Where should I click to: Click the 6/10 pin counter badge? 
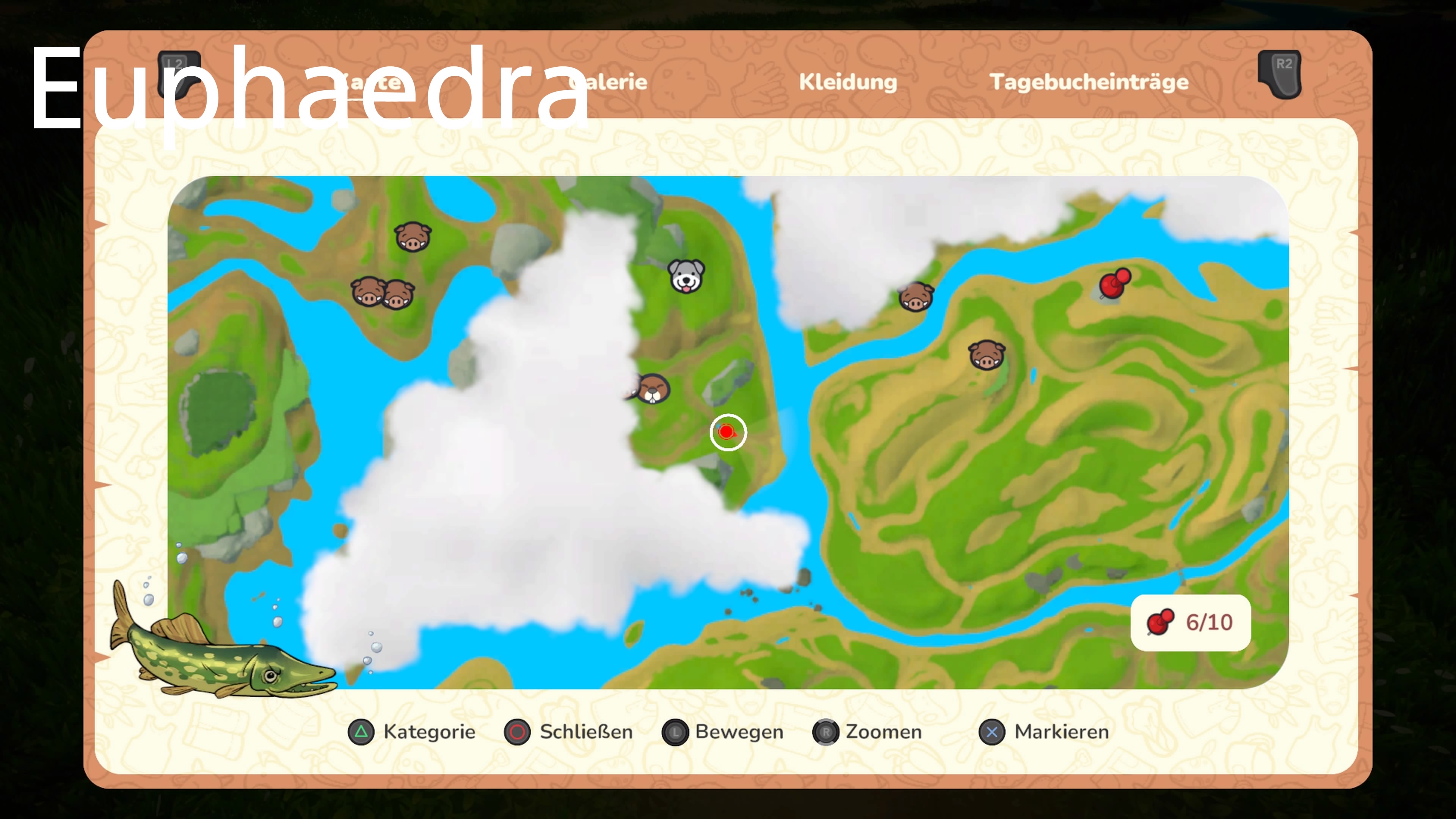(x=1190, y=622)
